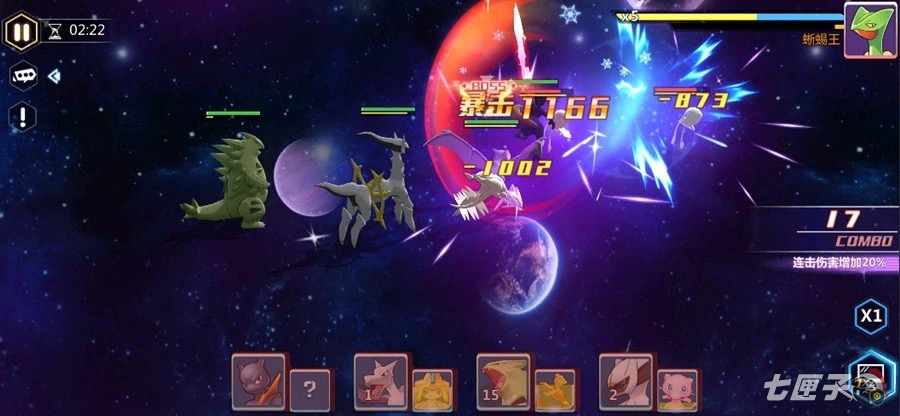Toggle the X1 battle speed
Screen dimensions: 900x416
[x=871, y=317]
